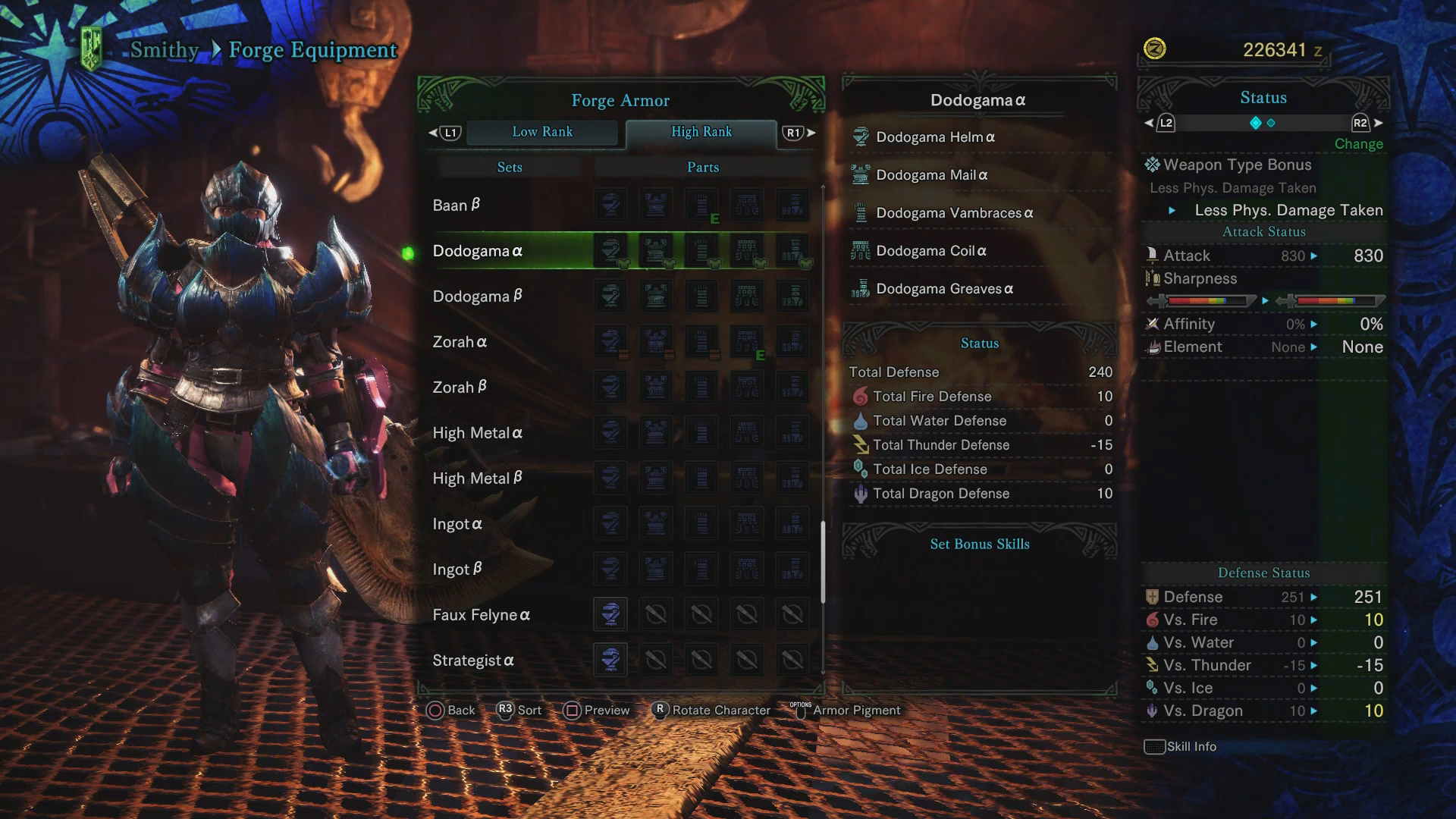Click the Dodogama Vambraces α arm icon
Screen dimensions: 1456x819
point(861,213)
